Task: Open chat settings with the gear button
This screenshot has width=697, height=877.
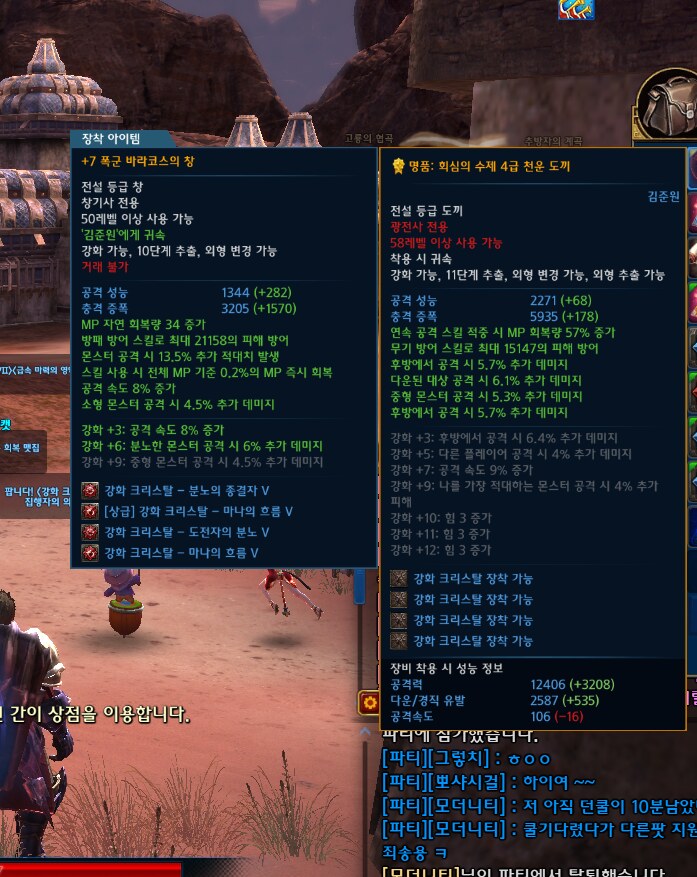Action: coord(368,704)
